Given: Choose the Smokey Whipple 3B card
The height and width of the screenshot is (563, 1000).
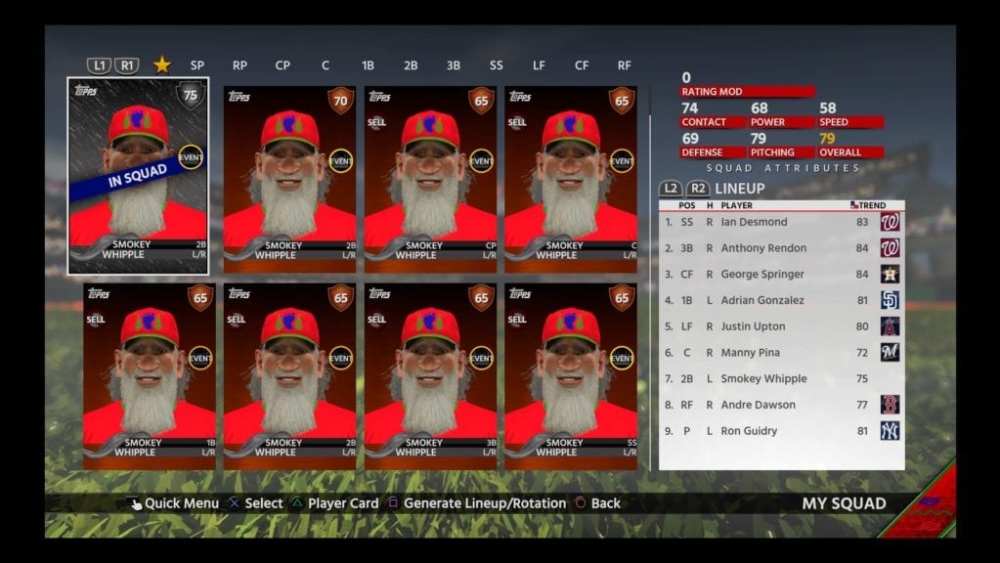Looking at the screenshot, I should pos(430,375).
